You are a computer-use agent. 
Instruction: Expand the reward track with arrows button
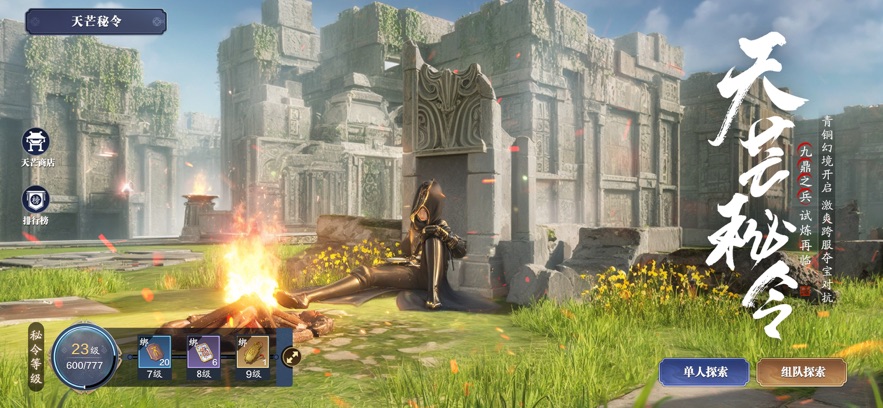click(x=291, y=355)
